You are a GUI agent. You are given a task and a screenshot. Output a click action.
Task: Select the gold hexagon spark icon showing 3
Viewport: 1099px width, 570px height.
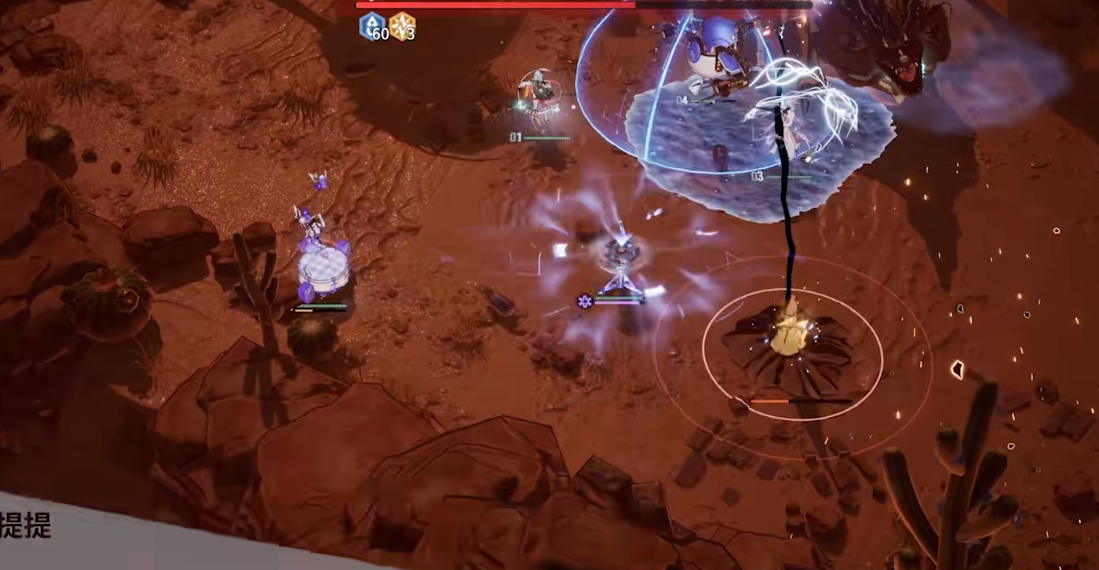point(402,27)
